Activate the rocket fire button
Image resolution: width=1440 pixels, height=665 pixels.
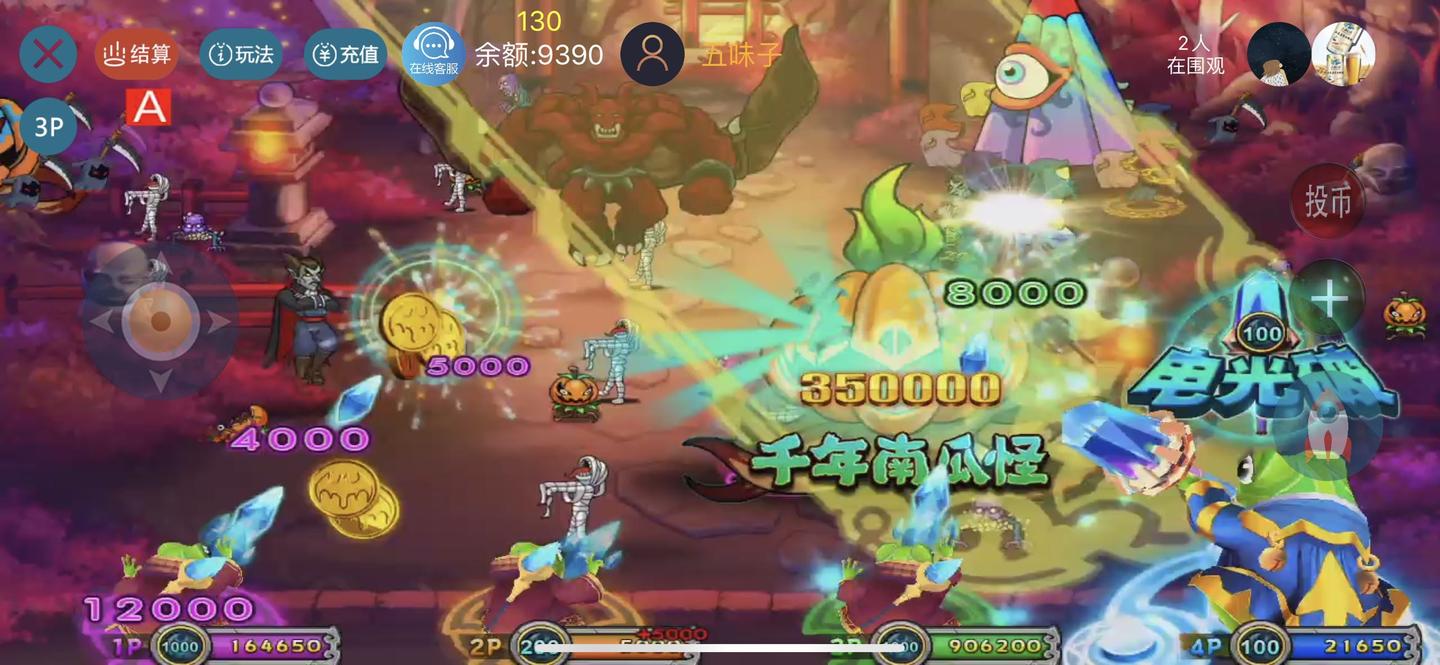coord(1328,428)
